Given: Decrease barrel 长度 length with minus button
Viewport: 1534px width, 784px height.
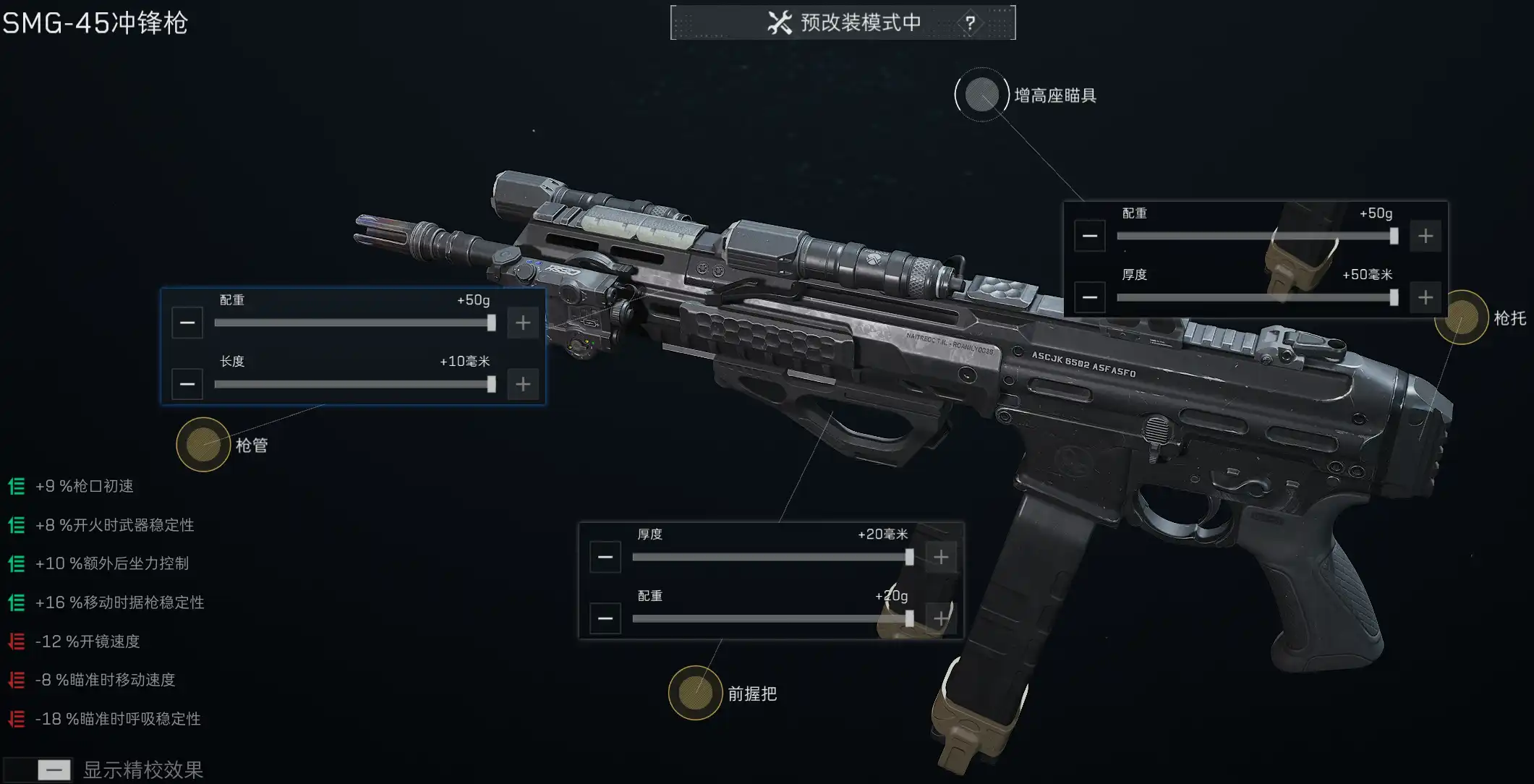Looking at the screenshot, I should tap(187, 384).
